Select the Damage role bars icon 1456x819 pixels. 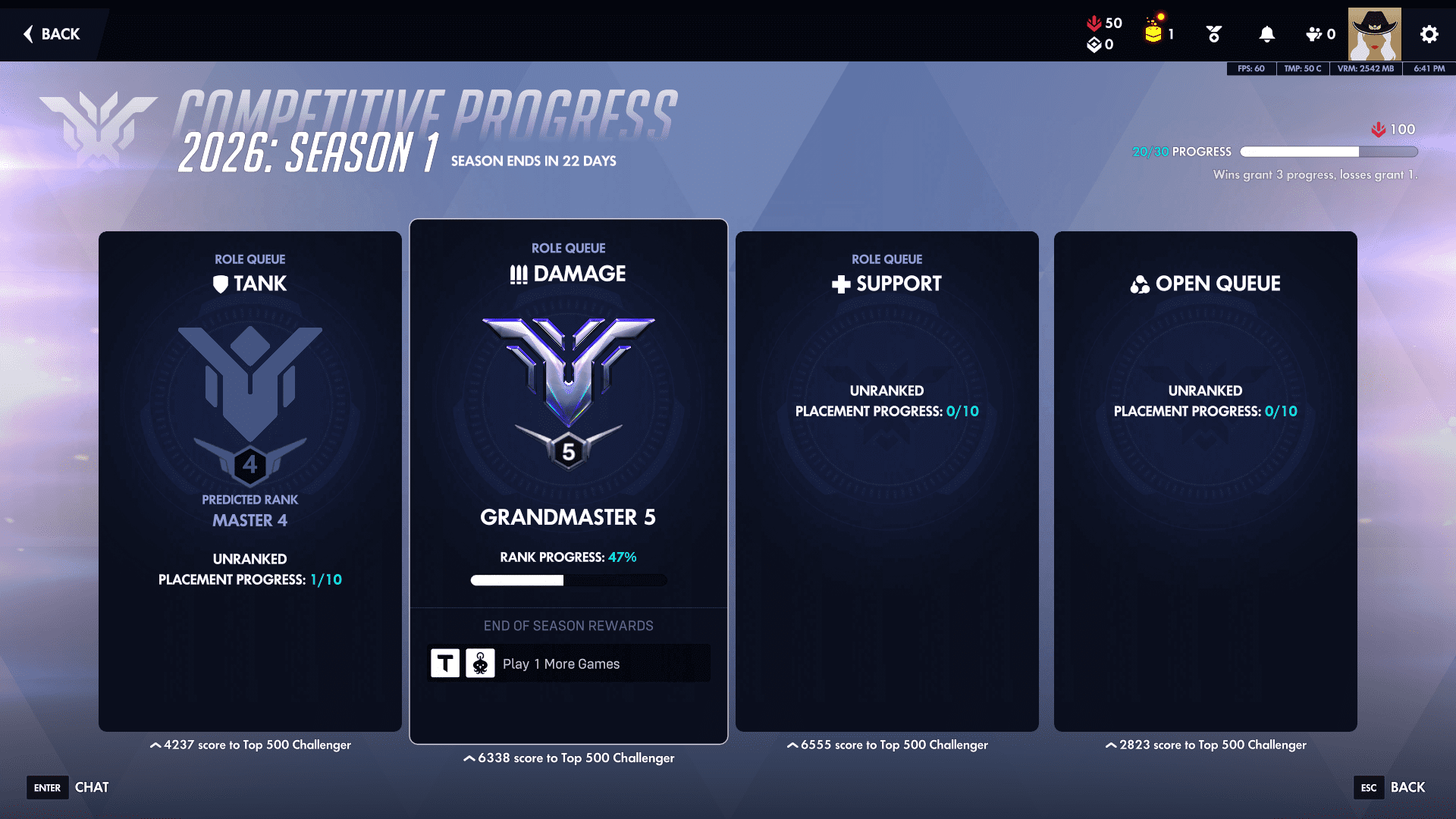click(x=517, y=274)
